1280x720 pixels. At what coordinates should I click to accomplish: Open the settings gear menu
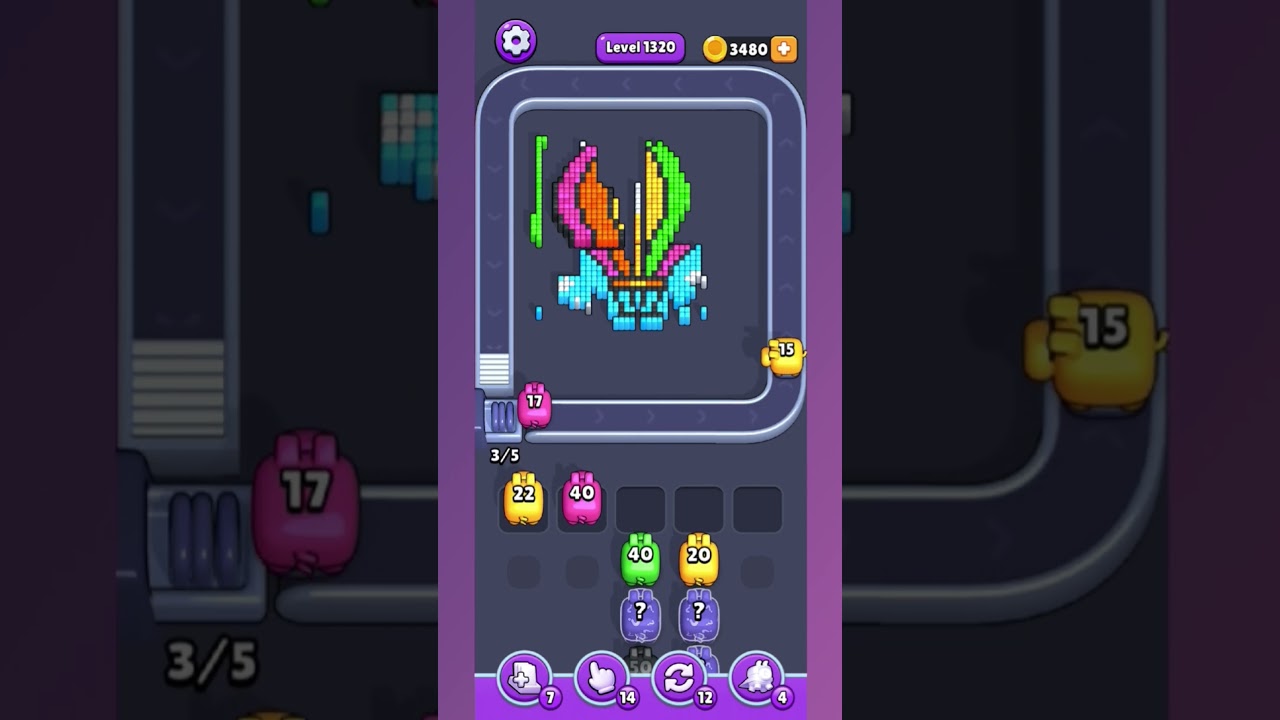tap(516, 41)
